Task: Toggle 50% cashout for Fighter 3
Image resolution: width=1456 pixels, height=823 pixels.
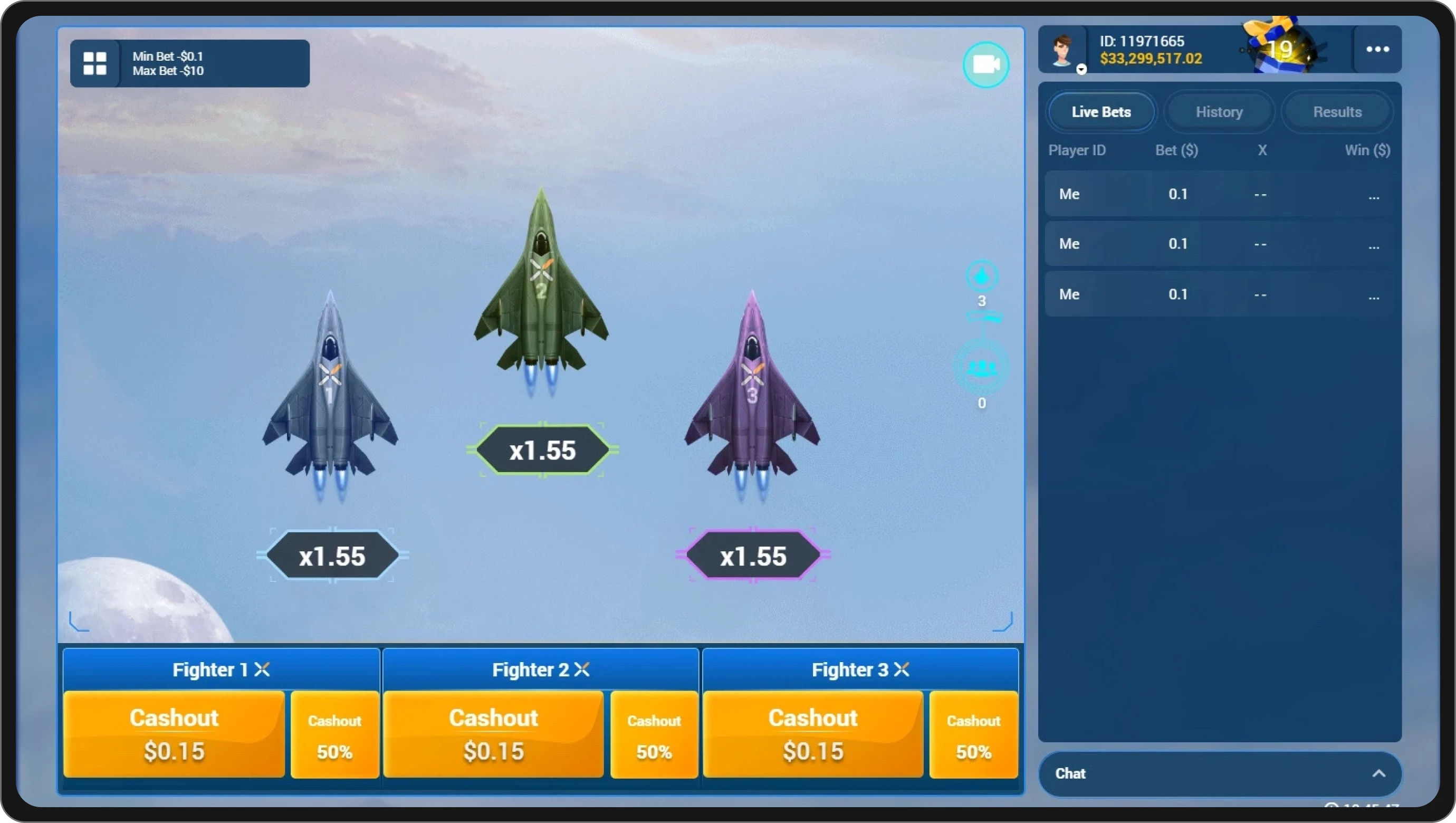Action: click(973, 735)
